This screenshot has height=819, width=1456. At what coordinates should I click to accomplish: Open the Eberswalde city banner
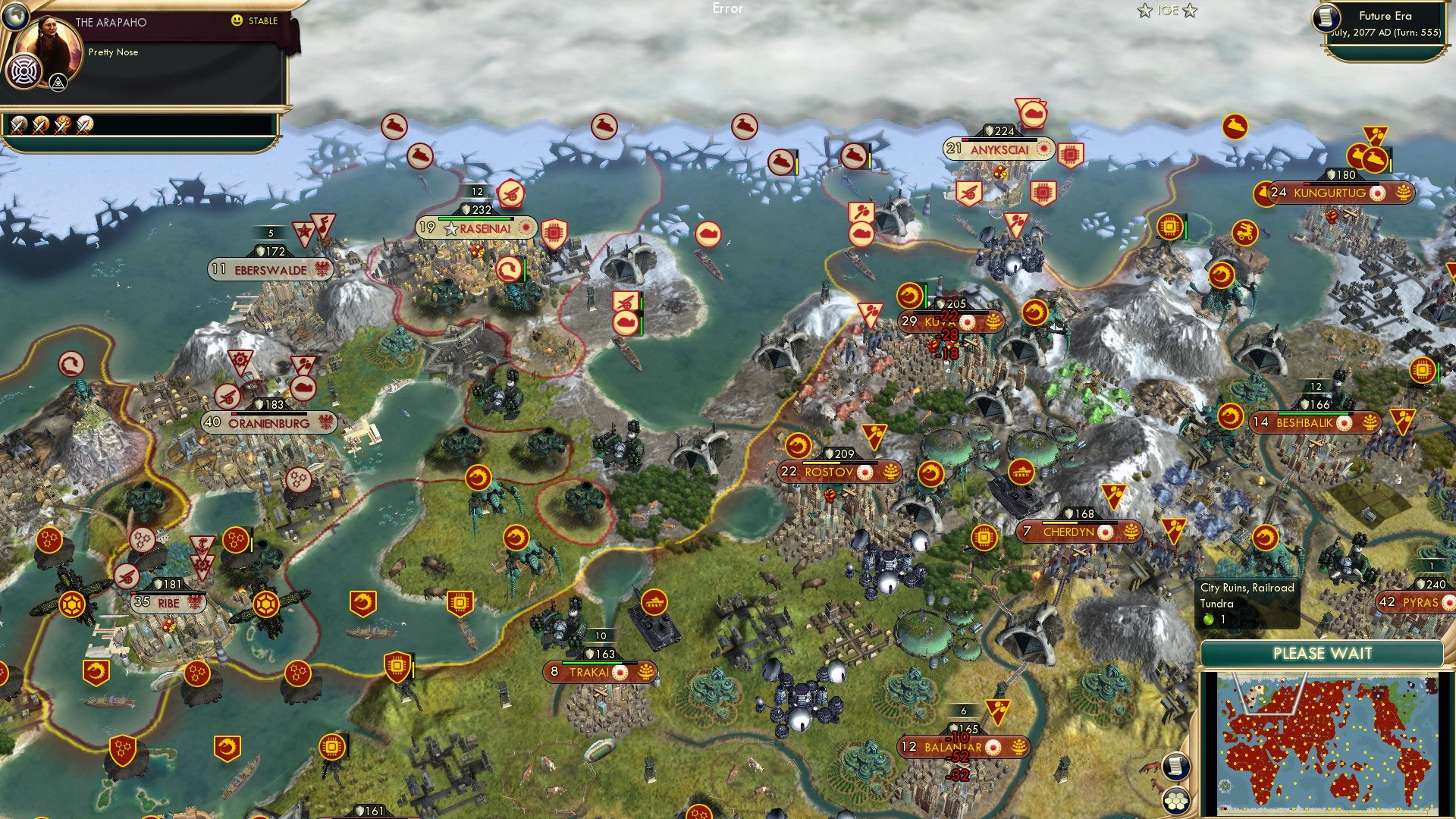click(270, 269)
